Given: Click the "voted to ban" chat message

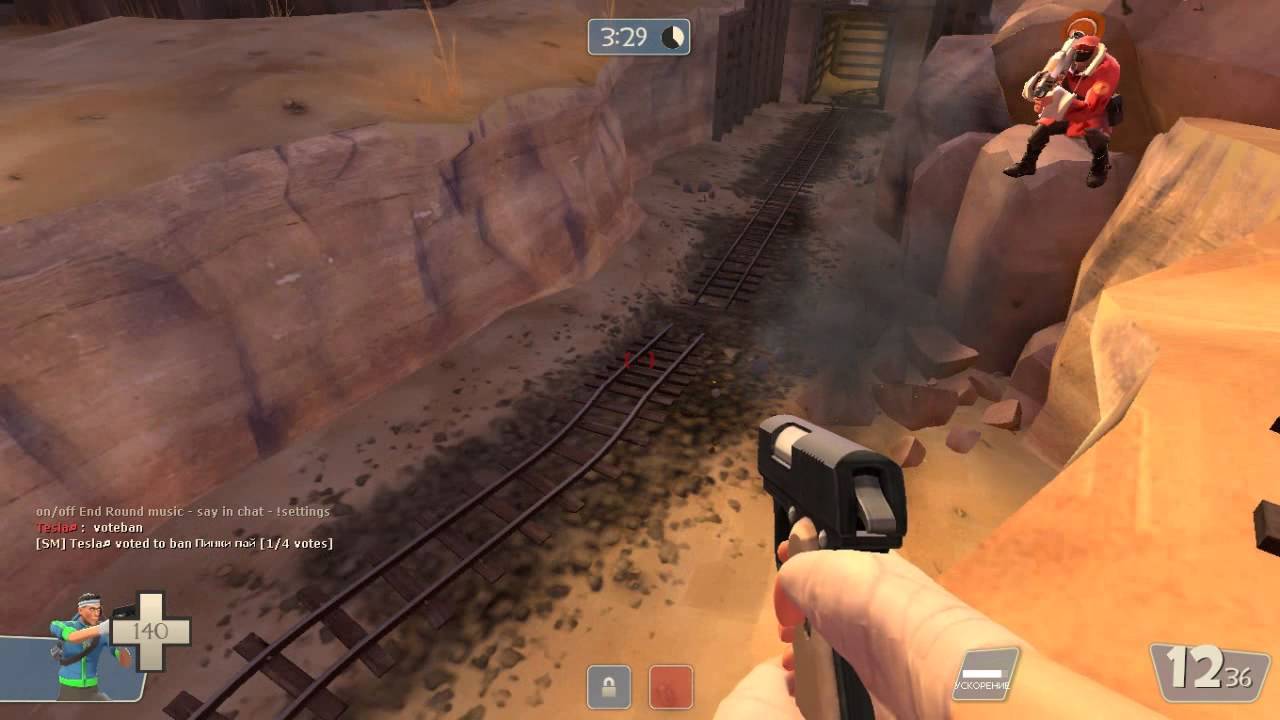Looking at the screenshot, I should point(184,543).
